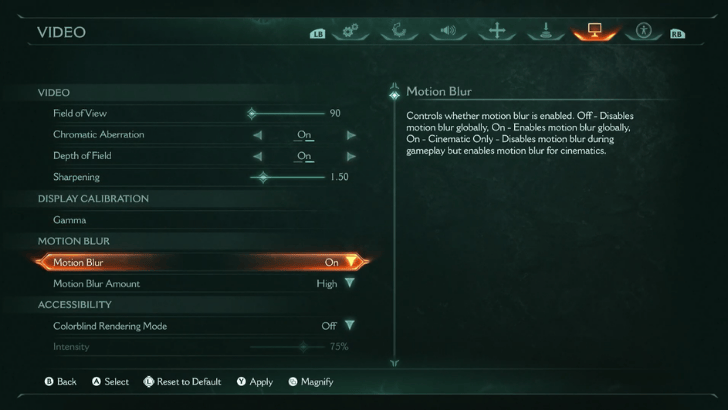The height and width of the screenshot is (410, 728).
Task: Adjust the Field of View slider
Action: point(252,113)
